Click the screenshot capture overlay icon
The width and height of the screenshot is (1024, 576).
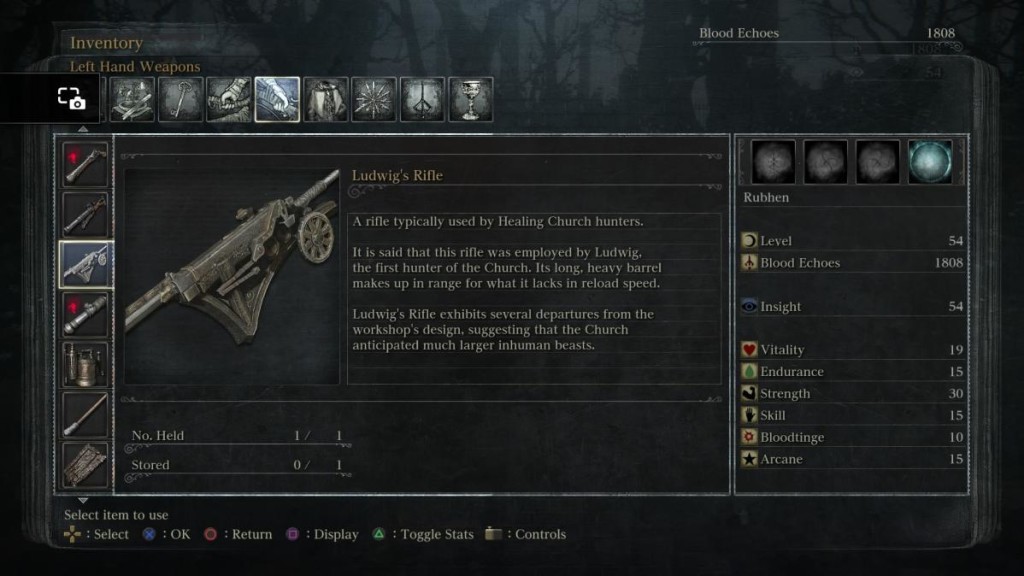point(70,98)
